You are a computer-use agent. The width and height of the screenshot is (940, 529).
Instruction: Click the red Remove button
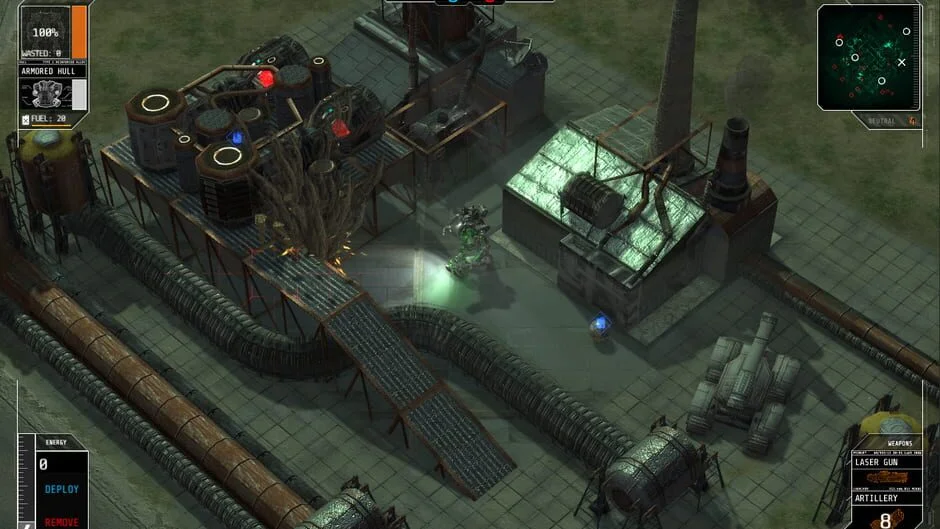[62, 521]
